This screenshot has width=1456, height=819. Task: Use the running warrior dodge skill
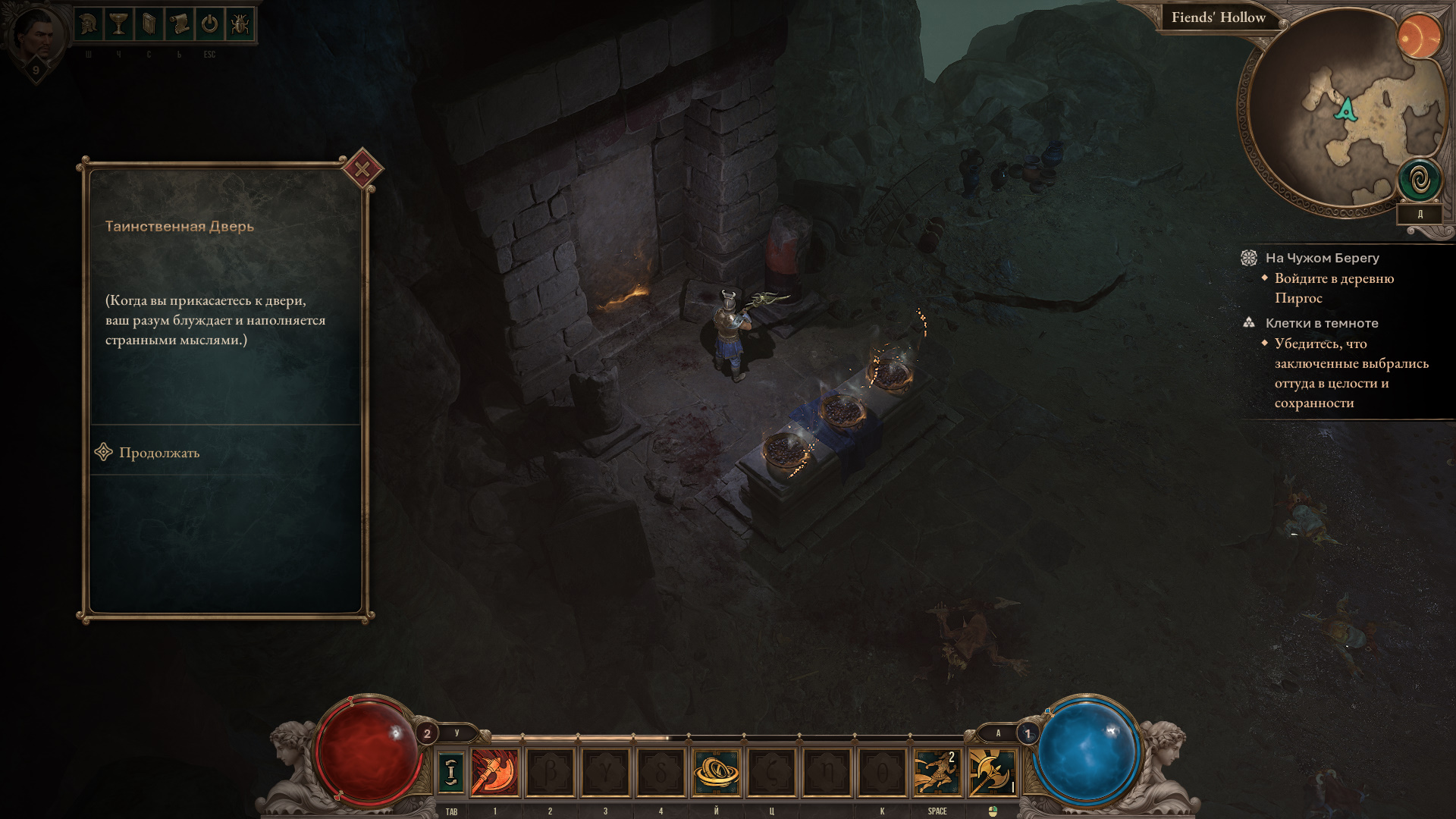pyautogui.click(x=937, y=772)
